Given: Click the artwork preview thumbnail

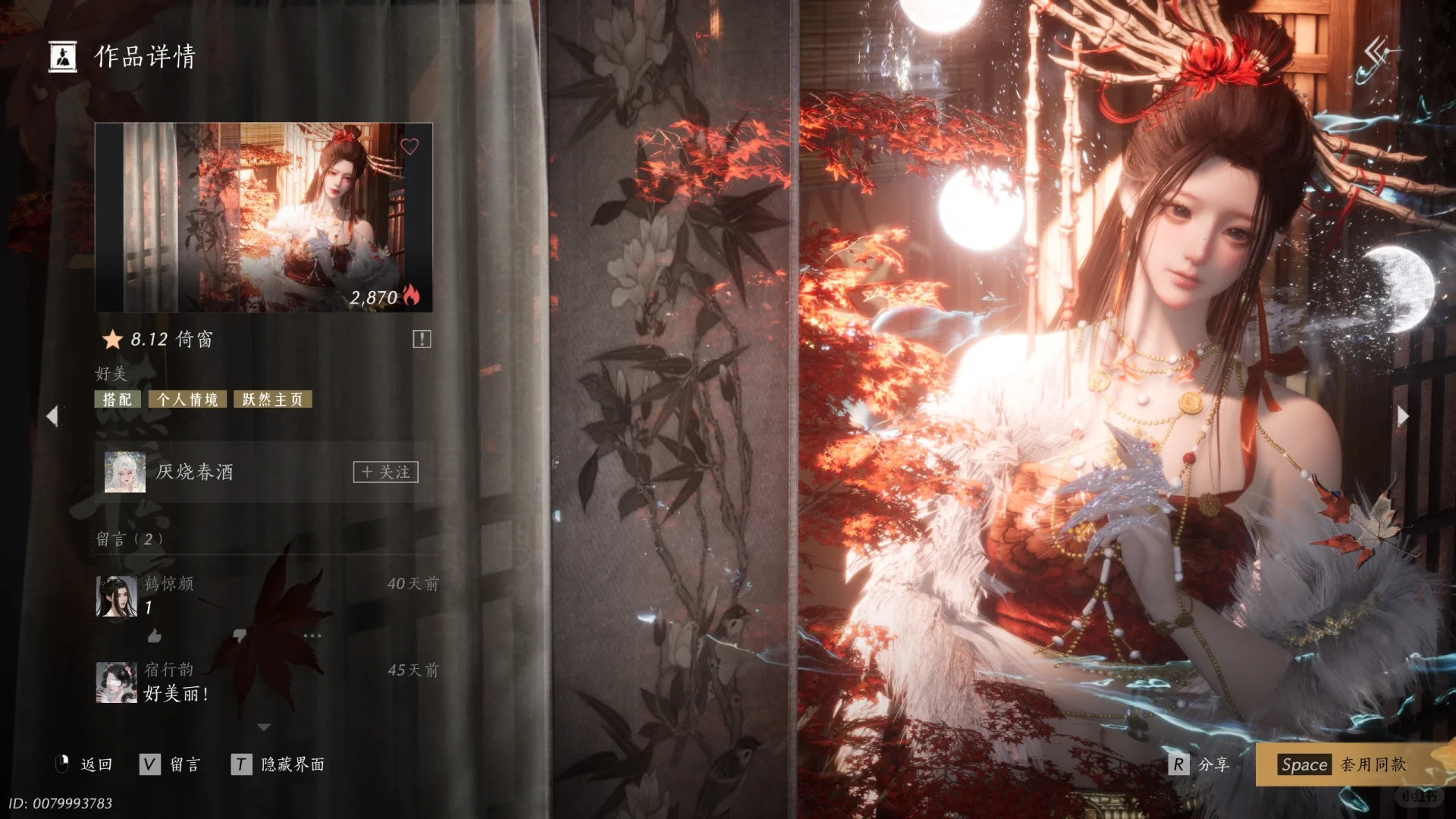Looking at the screenshot, I should (263, 218).
